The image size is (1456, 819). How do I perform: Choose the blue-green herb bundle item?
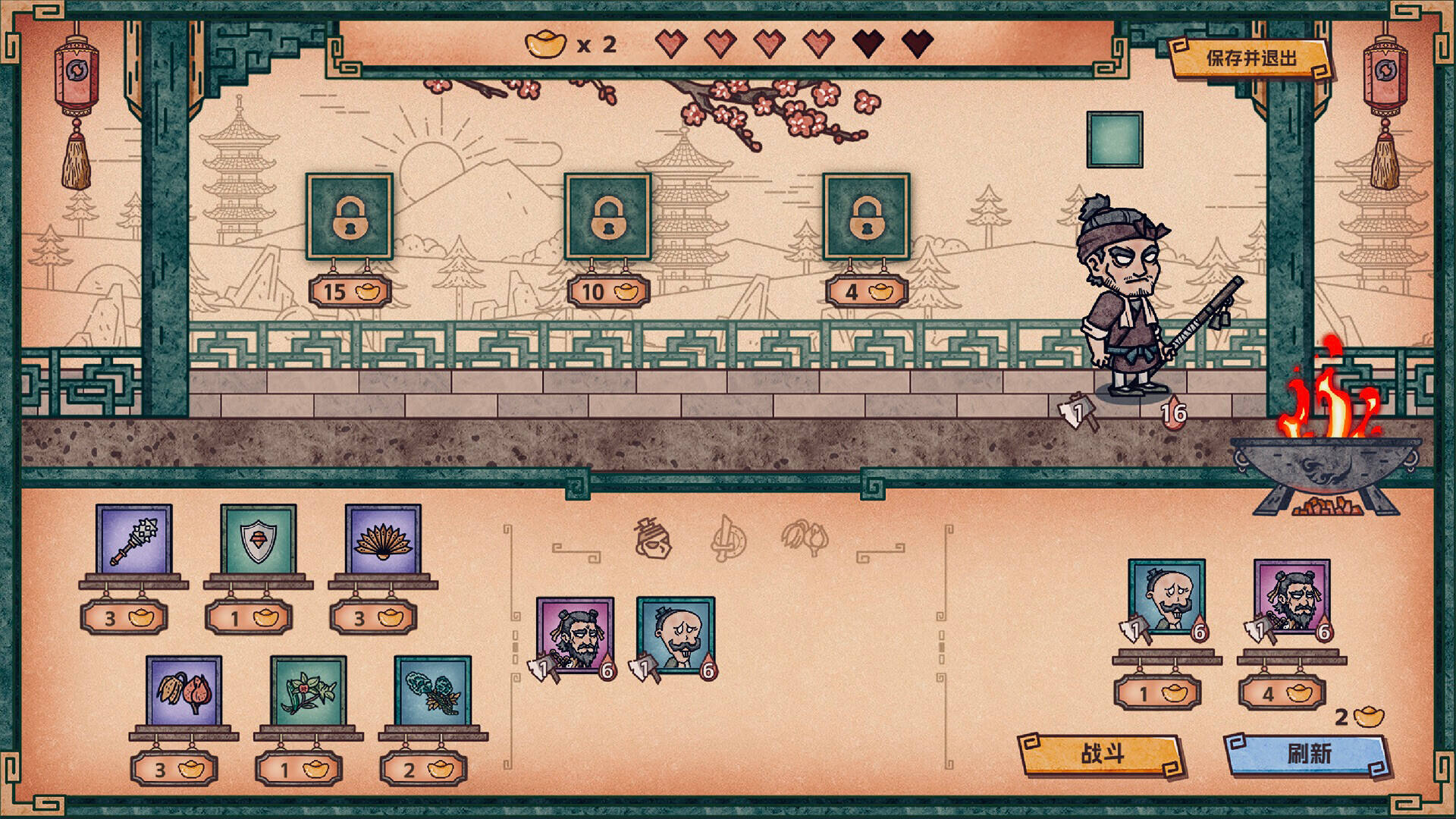pos(433,692)
